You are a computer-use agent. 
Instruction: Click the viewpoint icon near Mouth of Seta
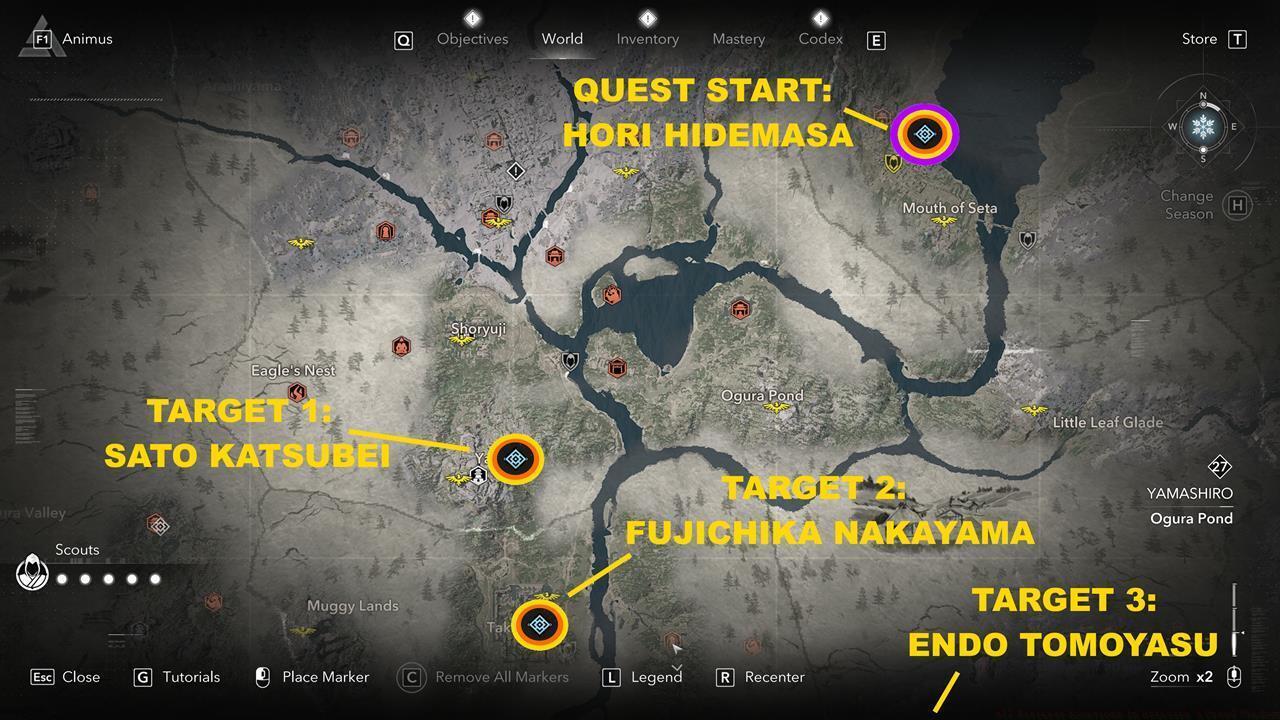944,222
